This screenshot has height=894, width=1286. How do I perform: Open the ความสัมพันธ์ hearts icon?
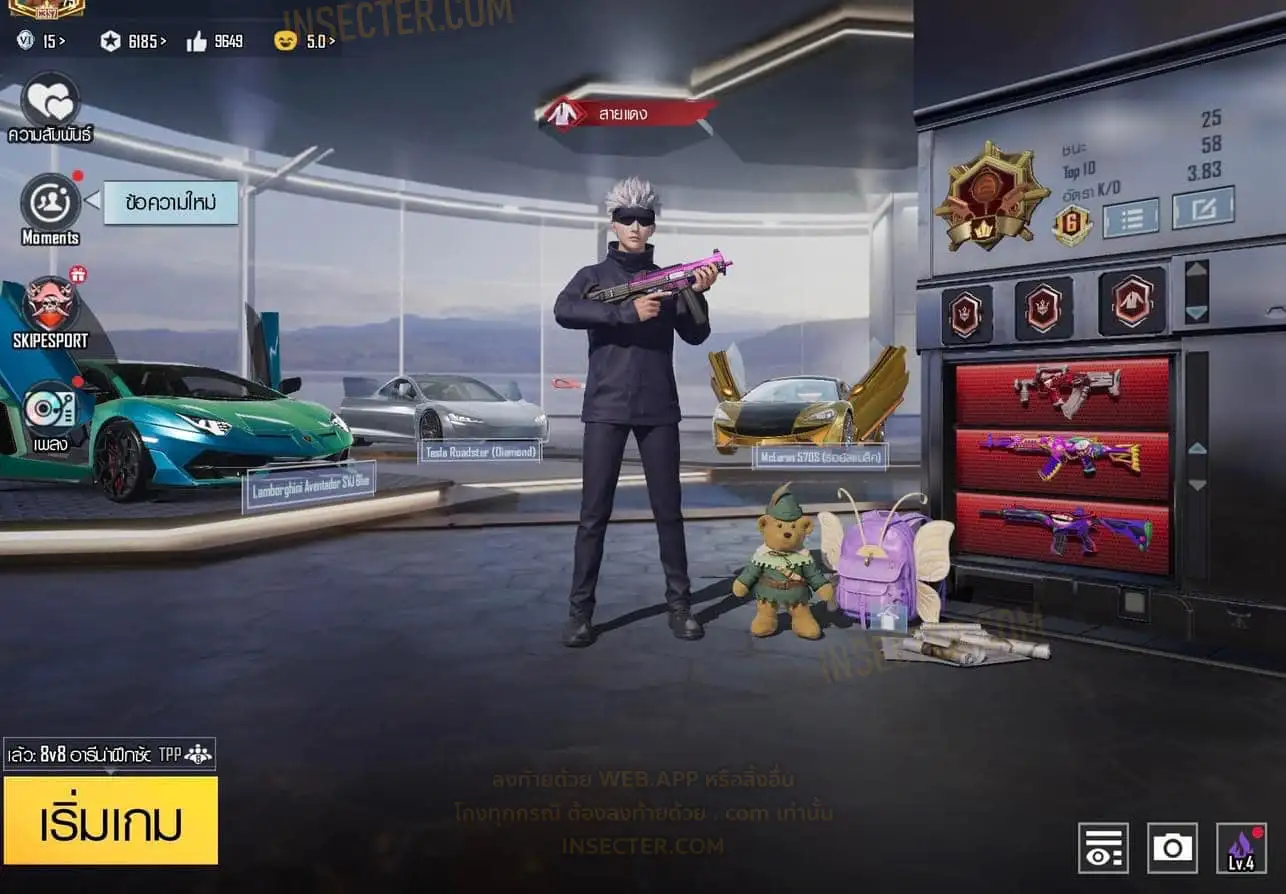[50, 101]
